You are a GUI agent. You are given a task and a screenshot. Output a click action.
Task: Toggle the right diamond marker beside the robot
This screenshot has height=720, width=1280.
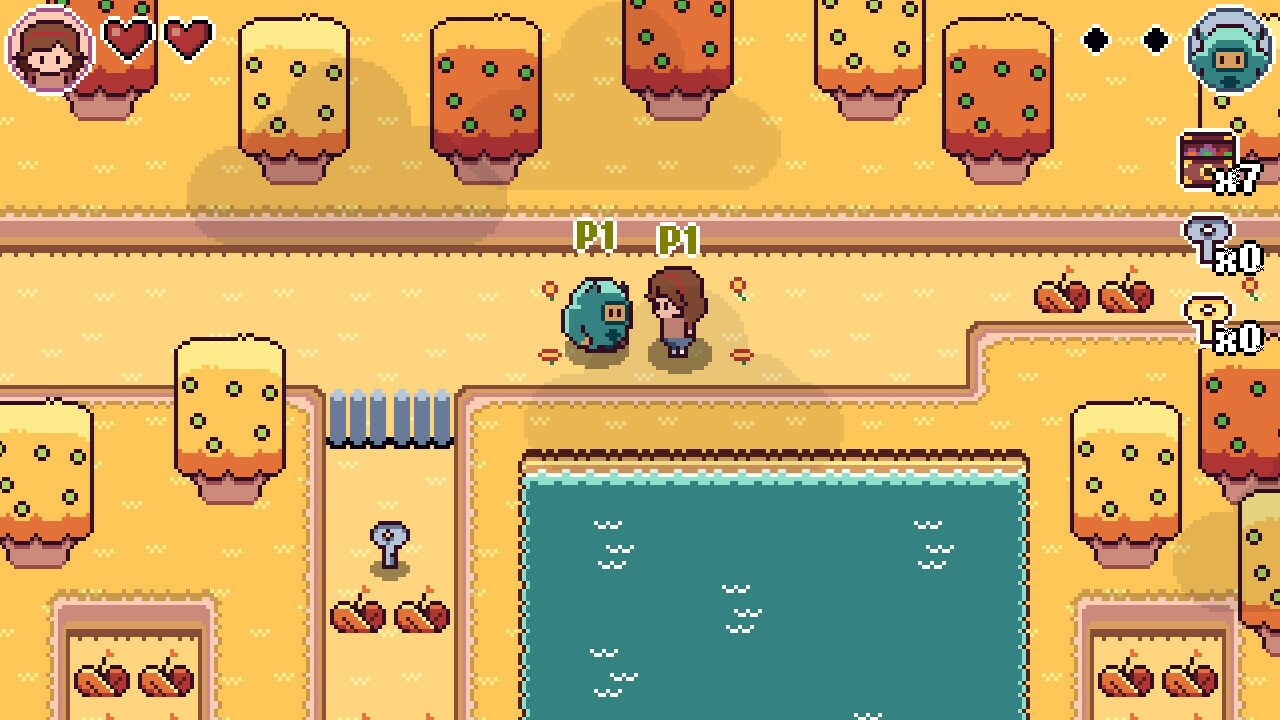point(1156,42)
